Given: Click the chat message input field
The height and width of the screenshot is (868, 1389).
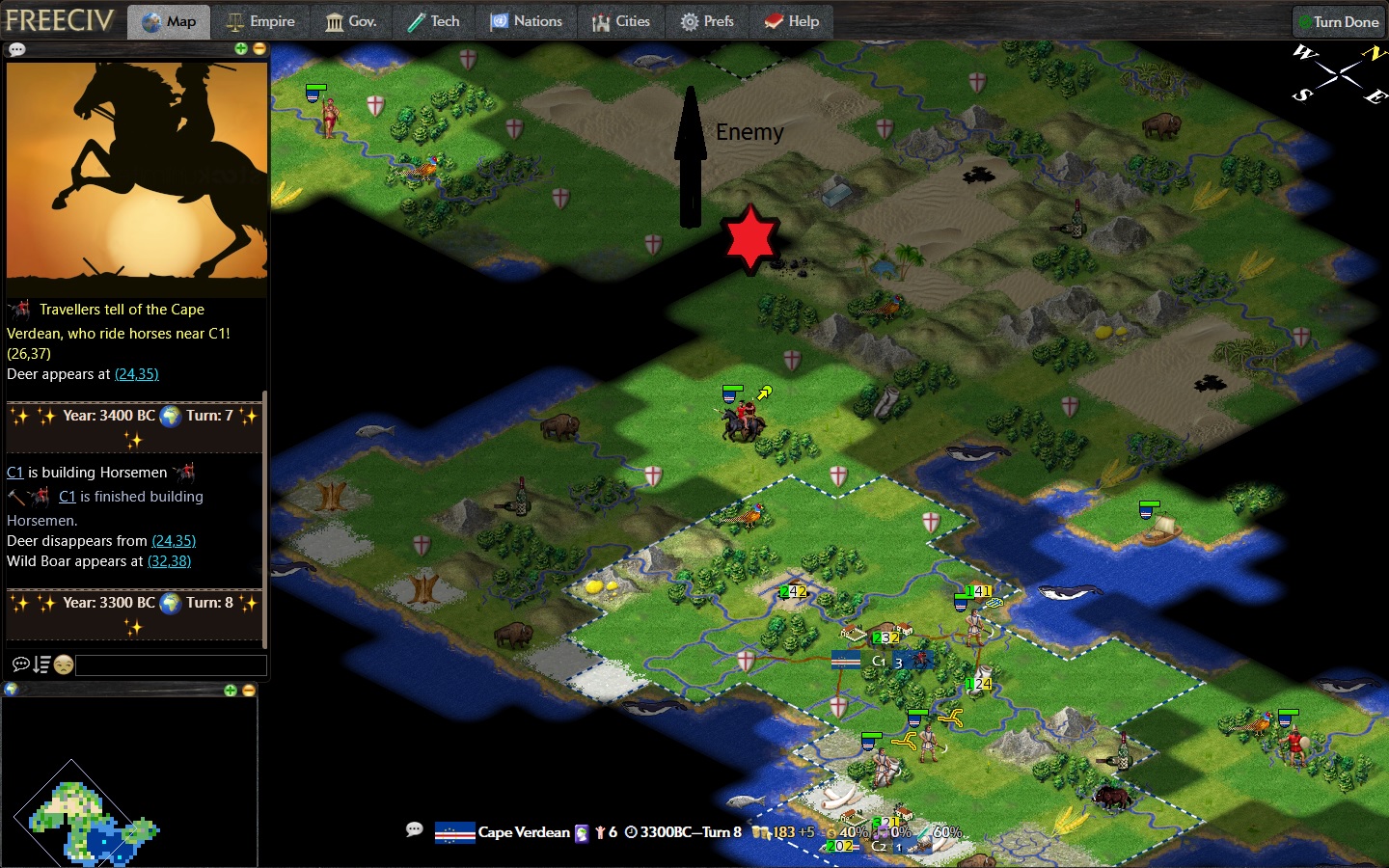Looking at the screenshot, I should 171,665.
